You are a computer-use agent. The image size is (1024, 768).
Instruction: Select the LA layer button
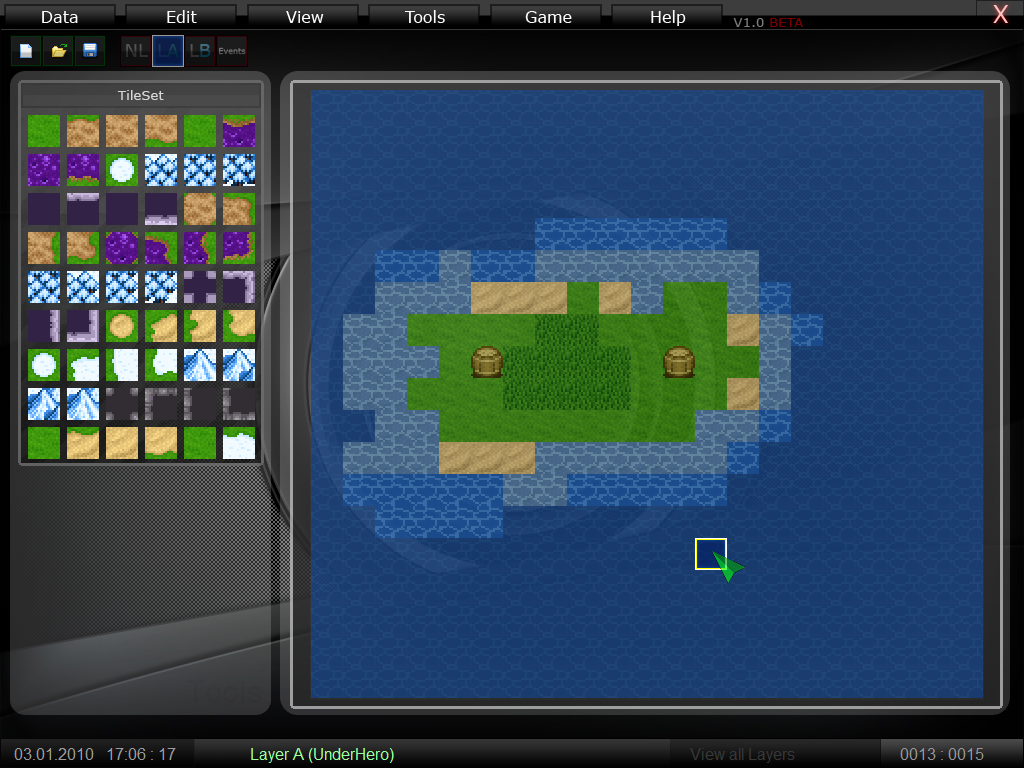pos(168,51)
